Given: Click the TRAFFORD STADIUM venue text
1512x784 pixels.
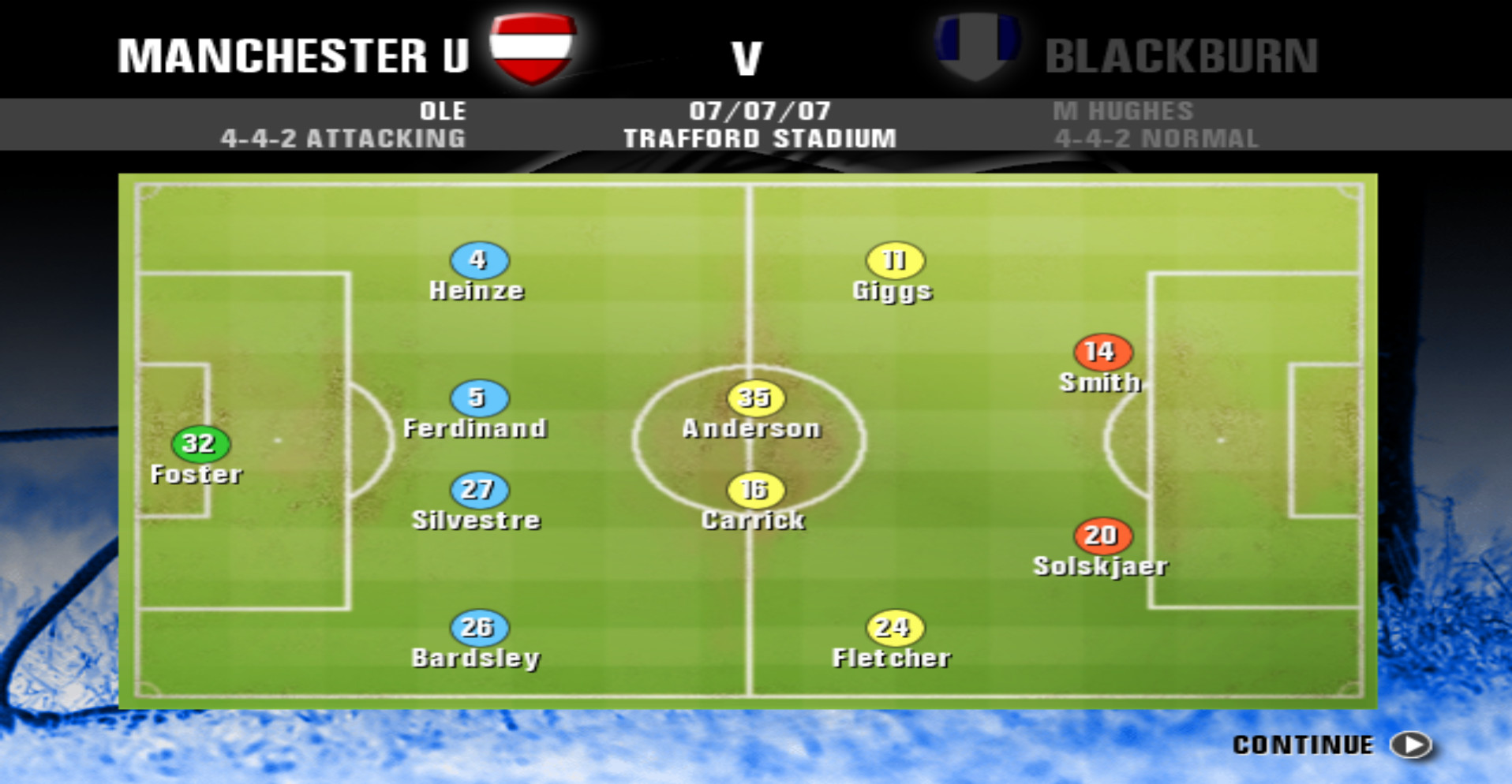Looking at the screenshot, I should pos(759,139).
